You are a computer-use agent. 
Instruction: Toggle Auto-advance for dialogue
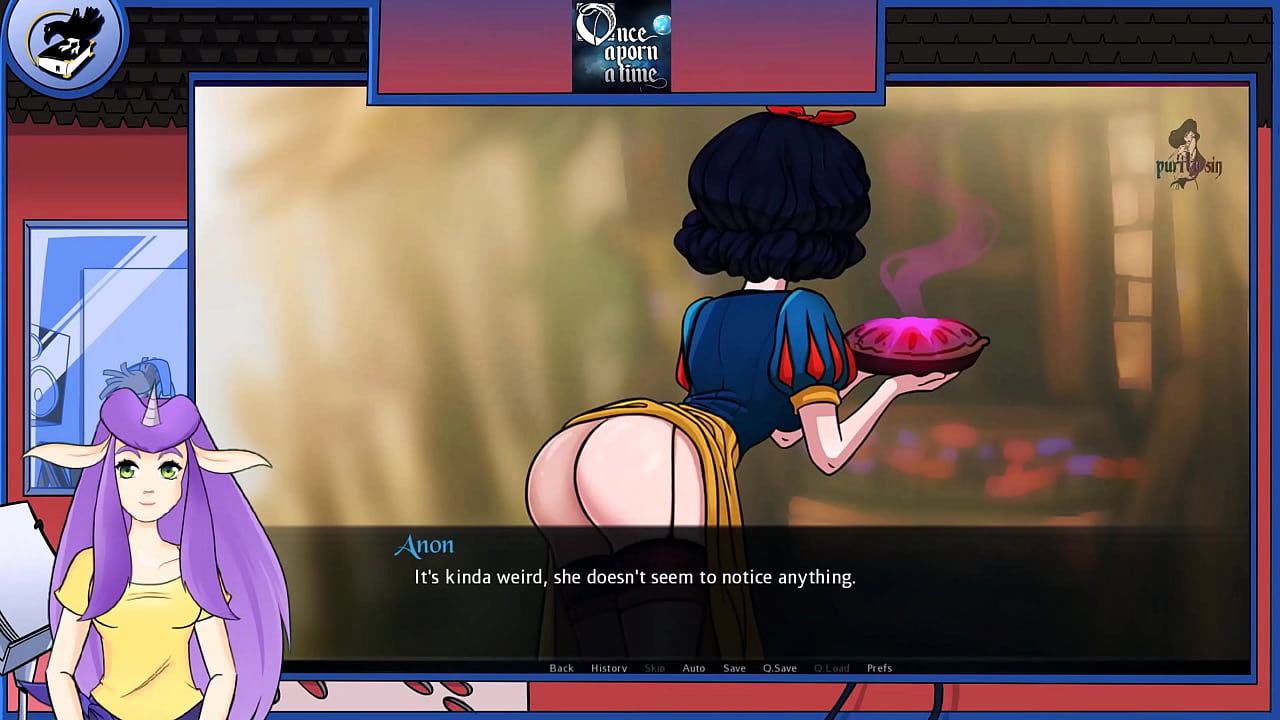pos(694,668)
